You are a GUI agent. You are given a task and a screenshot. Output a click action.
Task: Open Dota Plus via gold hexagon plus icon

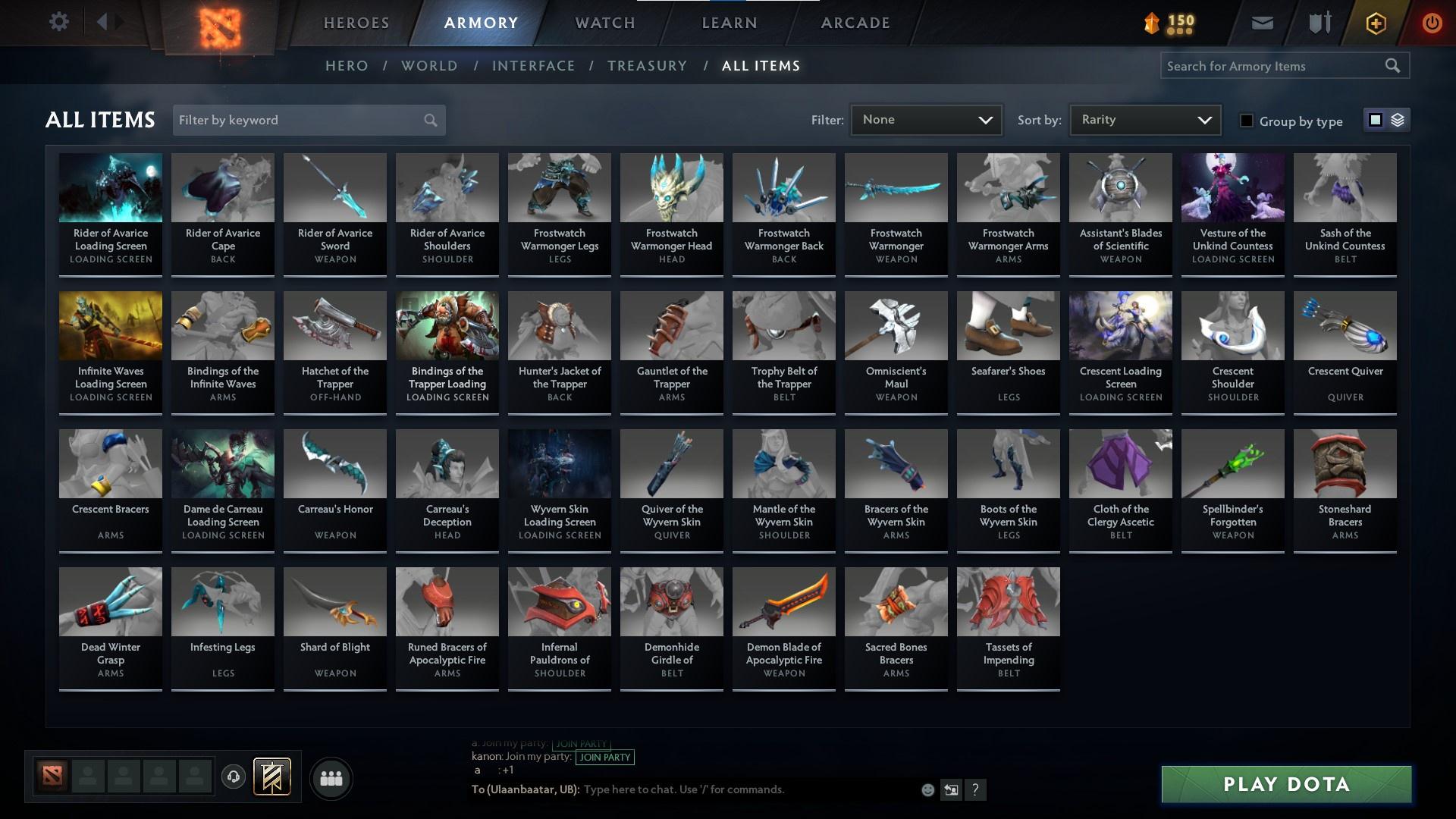[1374, 22]
